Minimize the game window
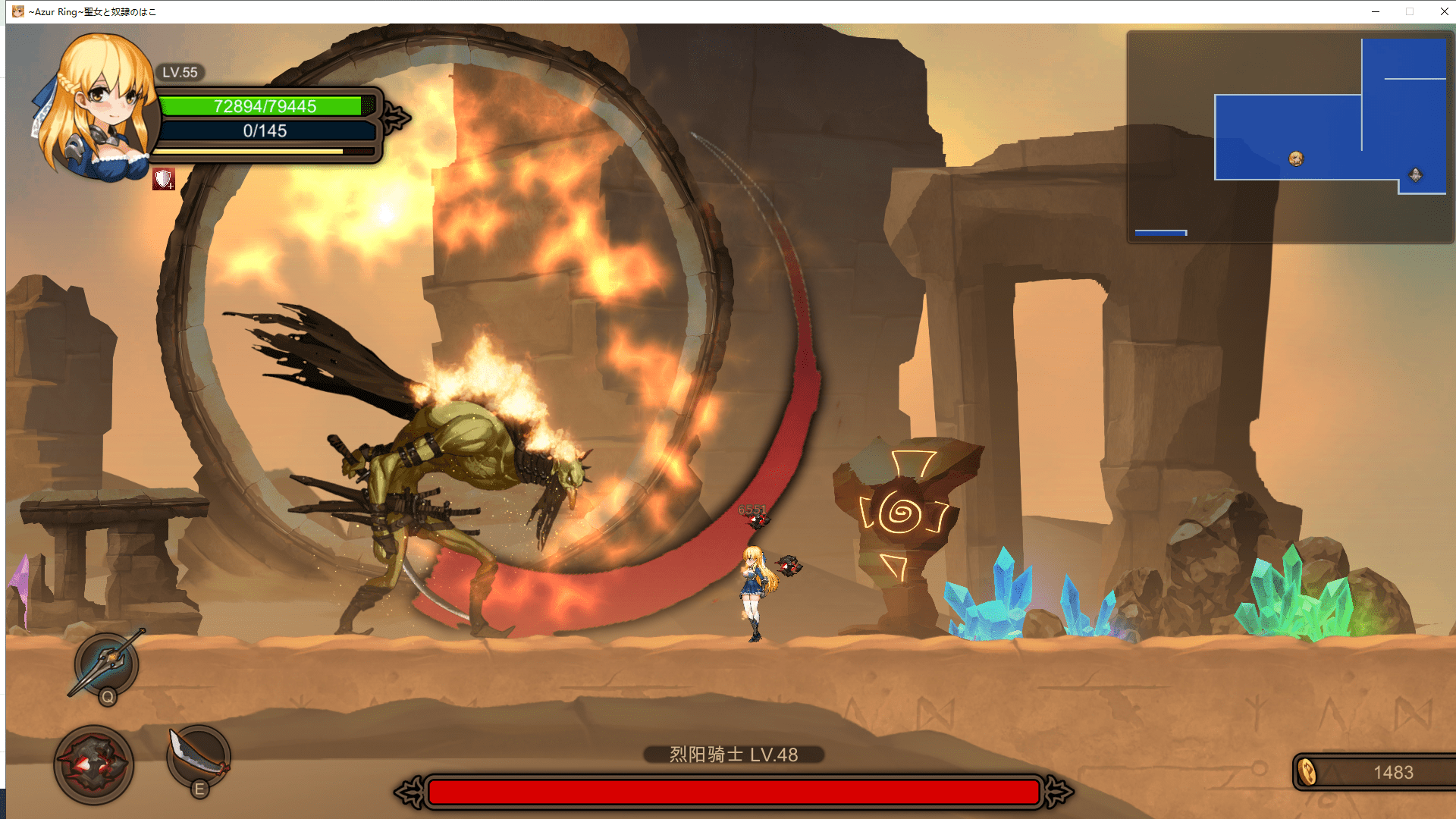This screenshot has height=819, width=1456. pos(1375,11)
